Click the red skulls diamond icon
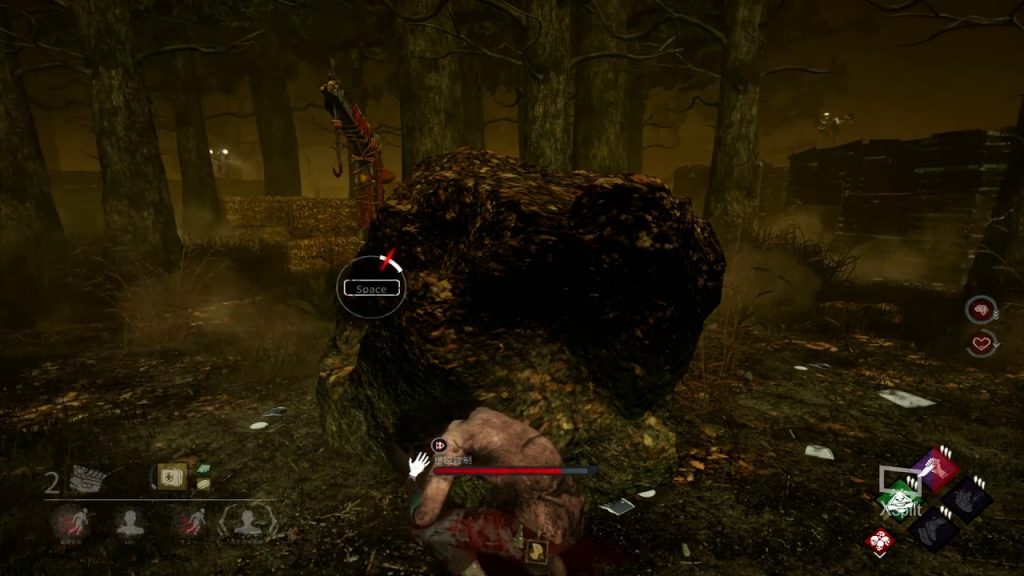Viewport: 1024px width, 576px height. [x=880, y=542]
